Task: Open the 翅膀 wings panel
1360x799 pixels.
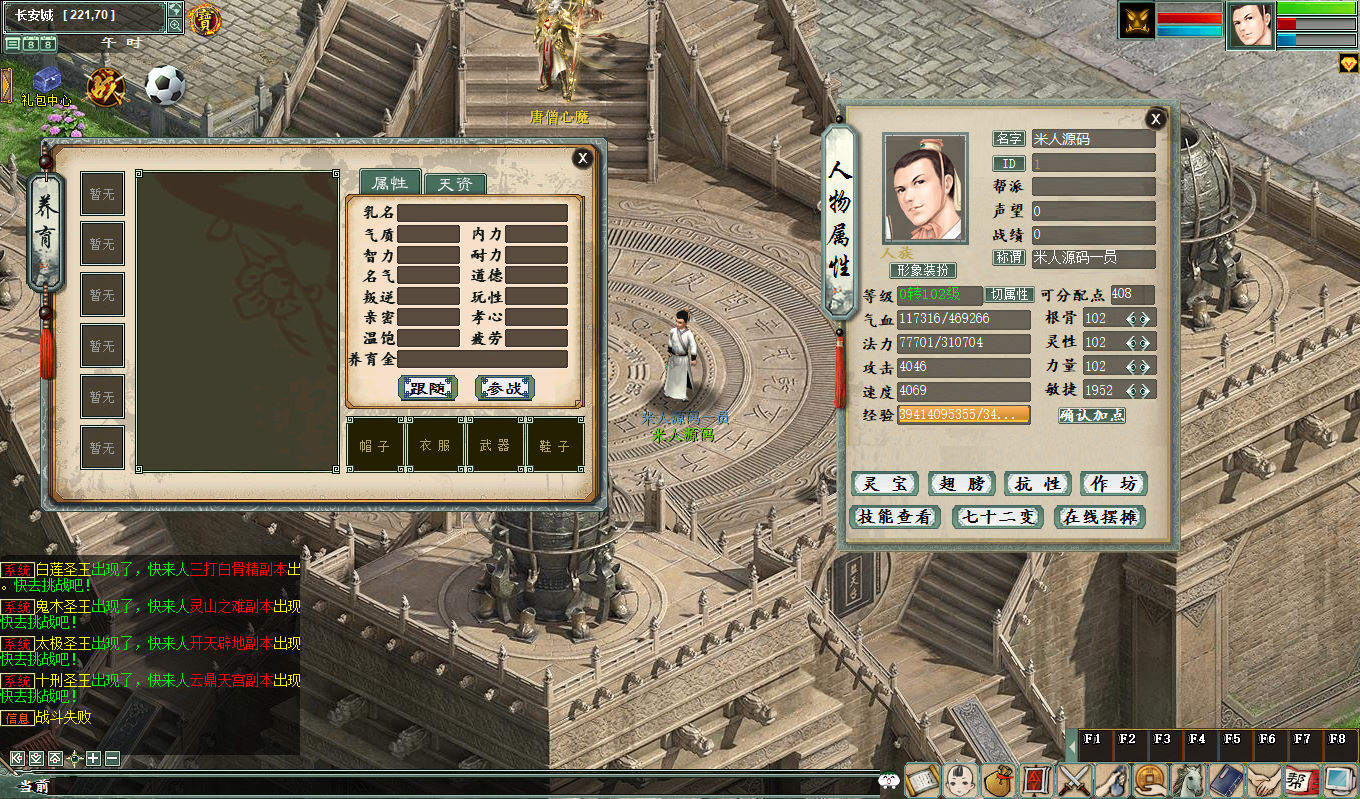Action: click(961, 484)
